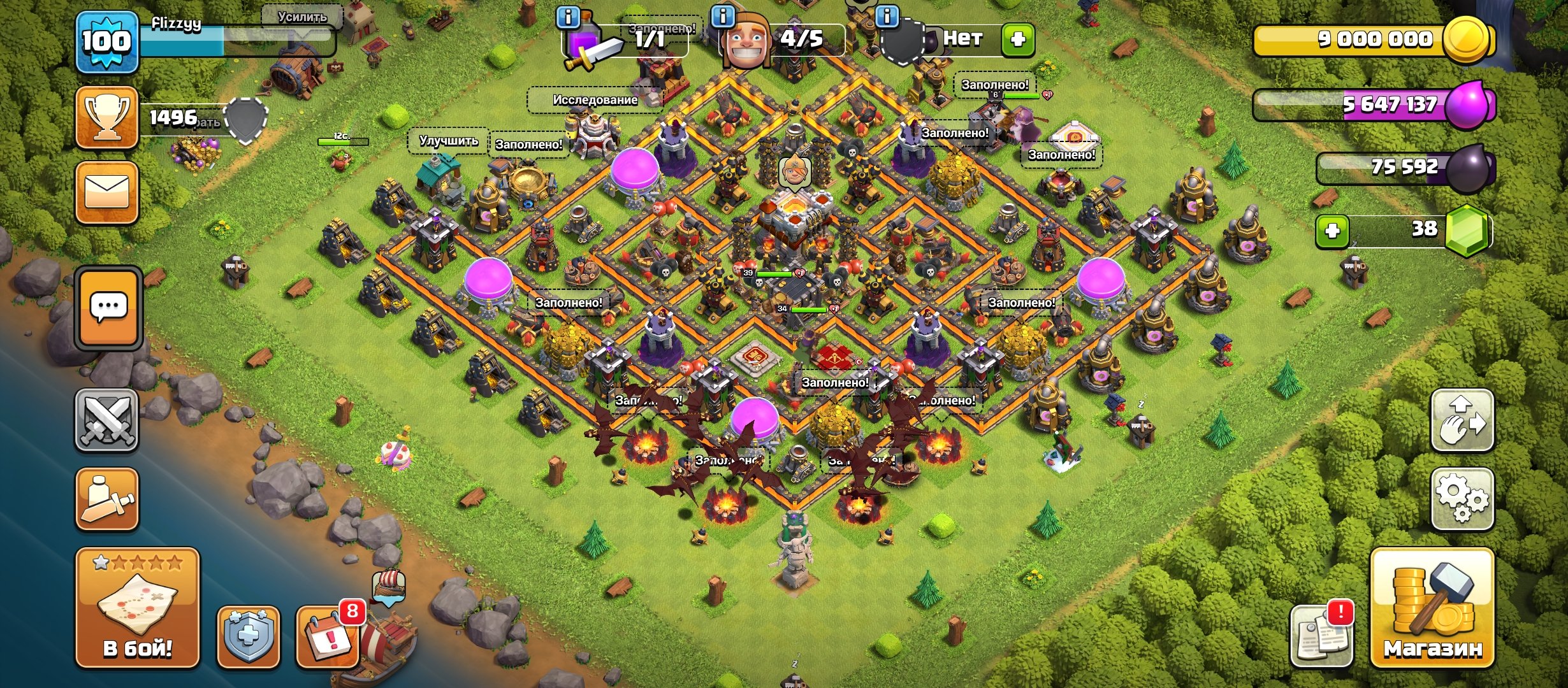Start an attack with В бой! button
The width and height of the screenshot is (1568, 688).
138,607
